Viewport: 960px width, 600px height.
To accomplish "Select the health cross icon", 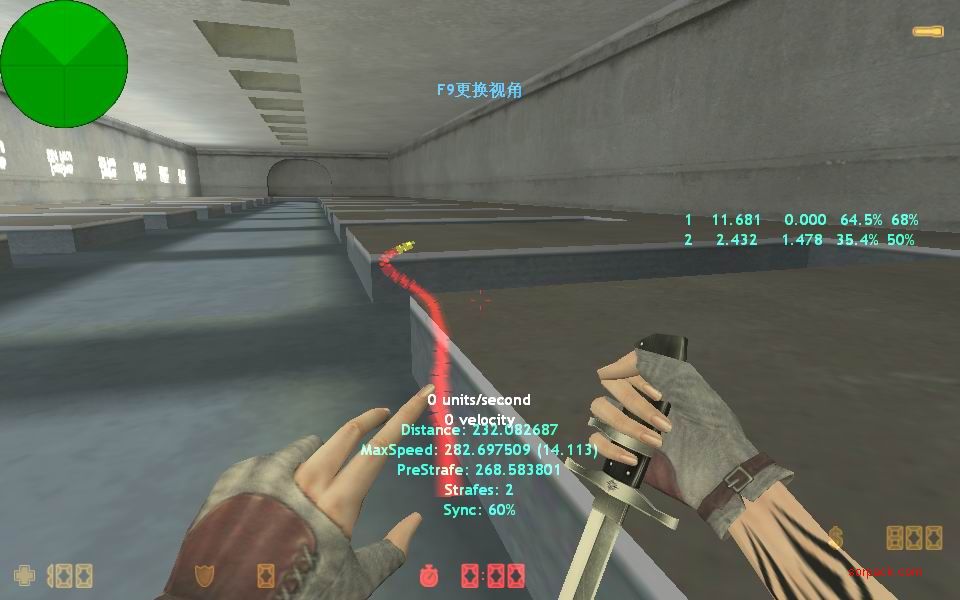I will click(23, 576).
